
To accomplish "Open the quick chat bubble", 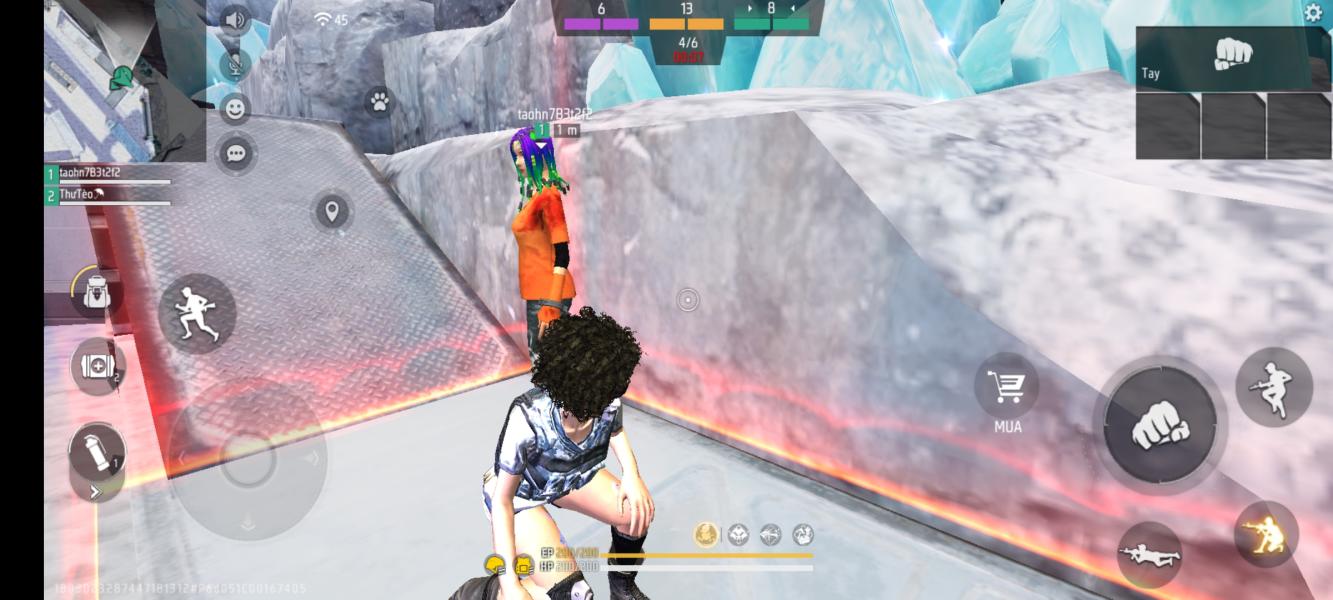I will [236, 153].
